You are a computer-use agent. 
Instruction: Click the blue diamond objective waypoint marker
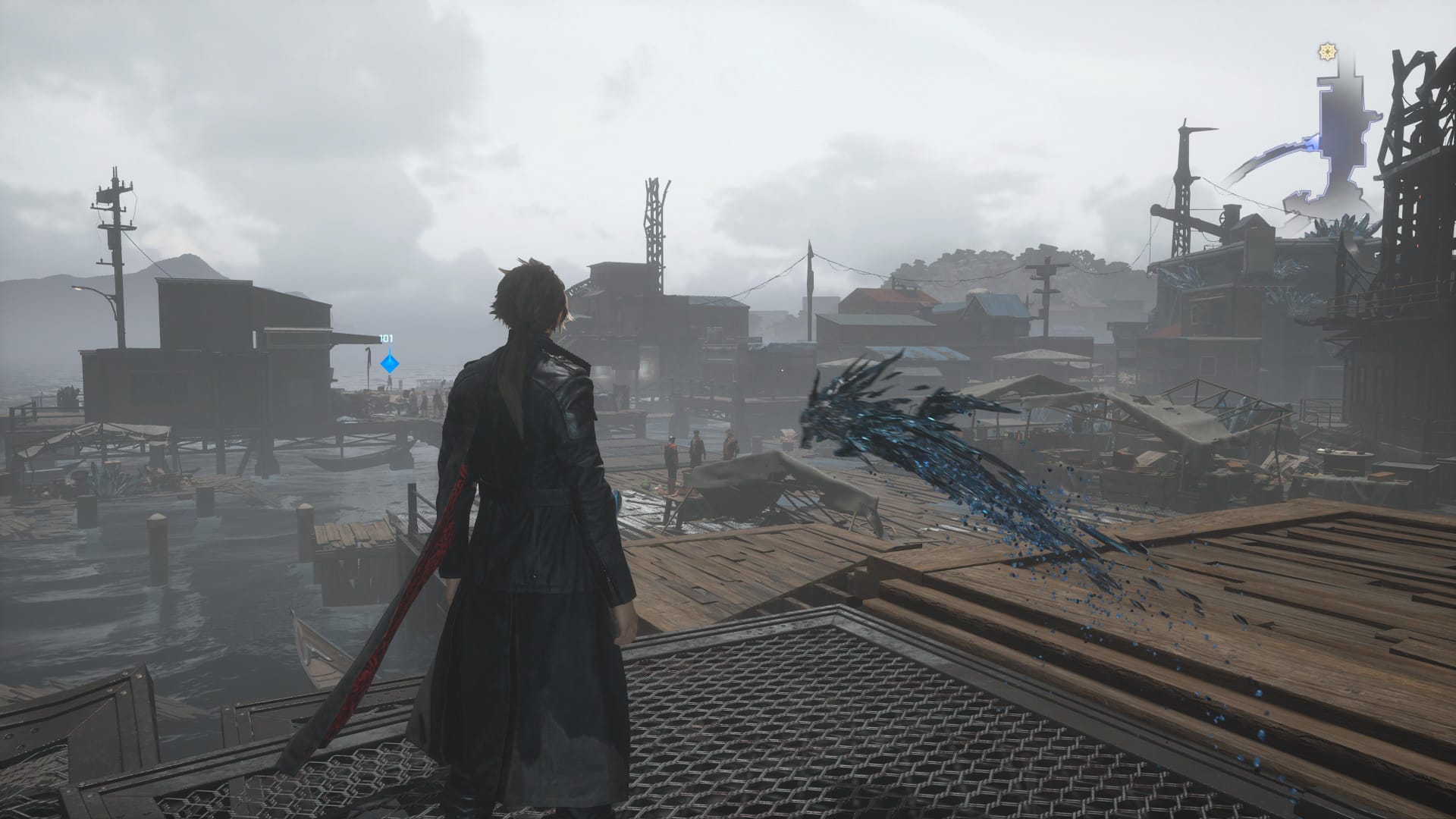(390, 363)
